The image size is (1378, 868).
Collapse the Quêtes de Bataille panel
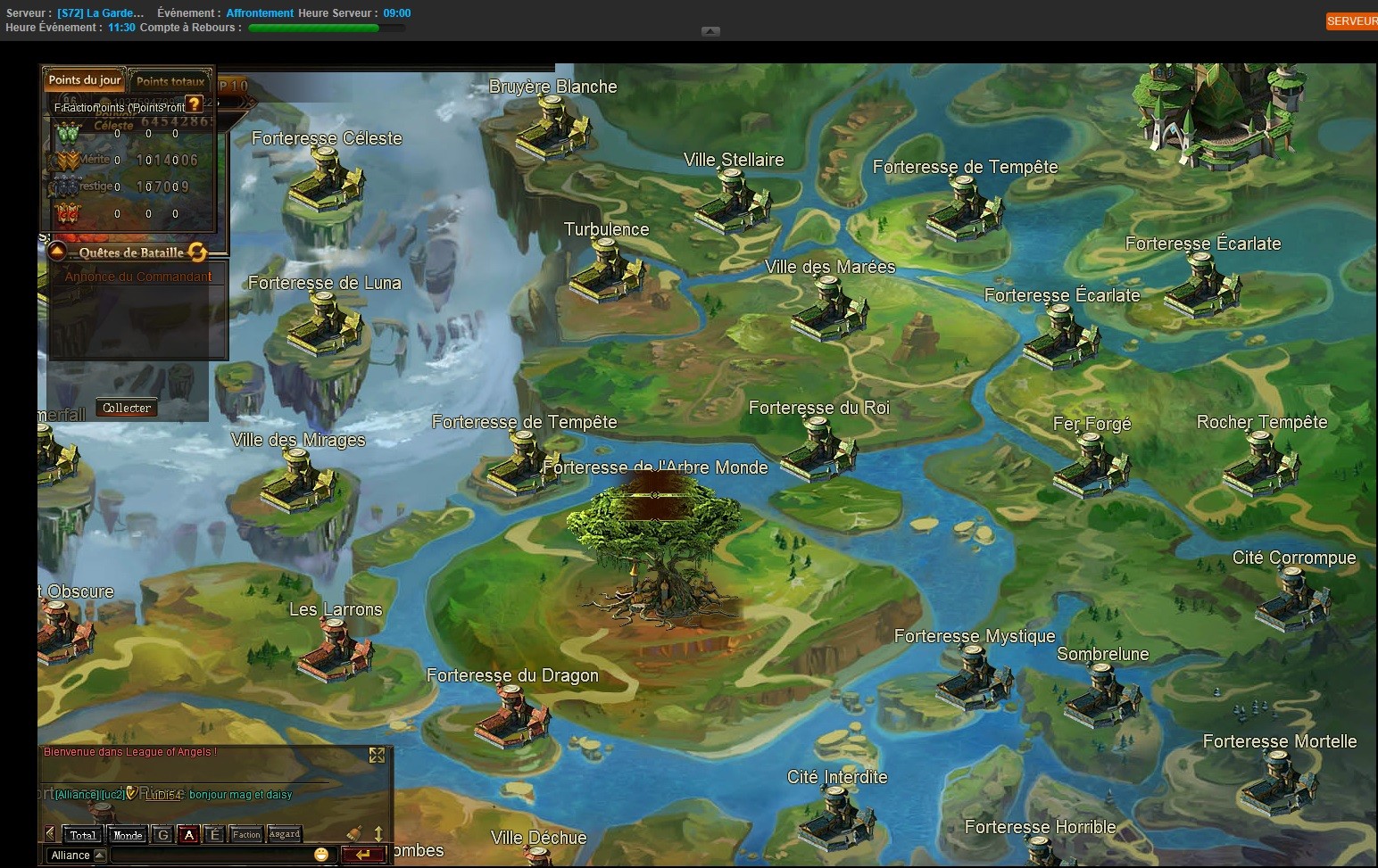click(x=57, y=252)
